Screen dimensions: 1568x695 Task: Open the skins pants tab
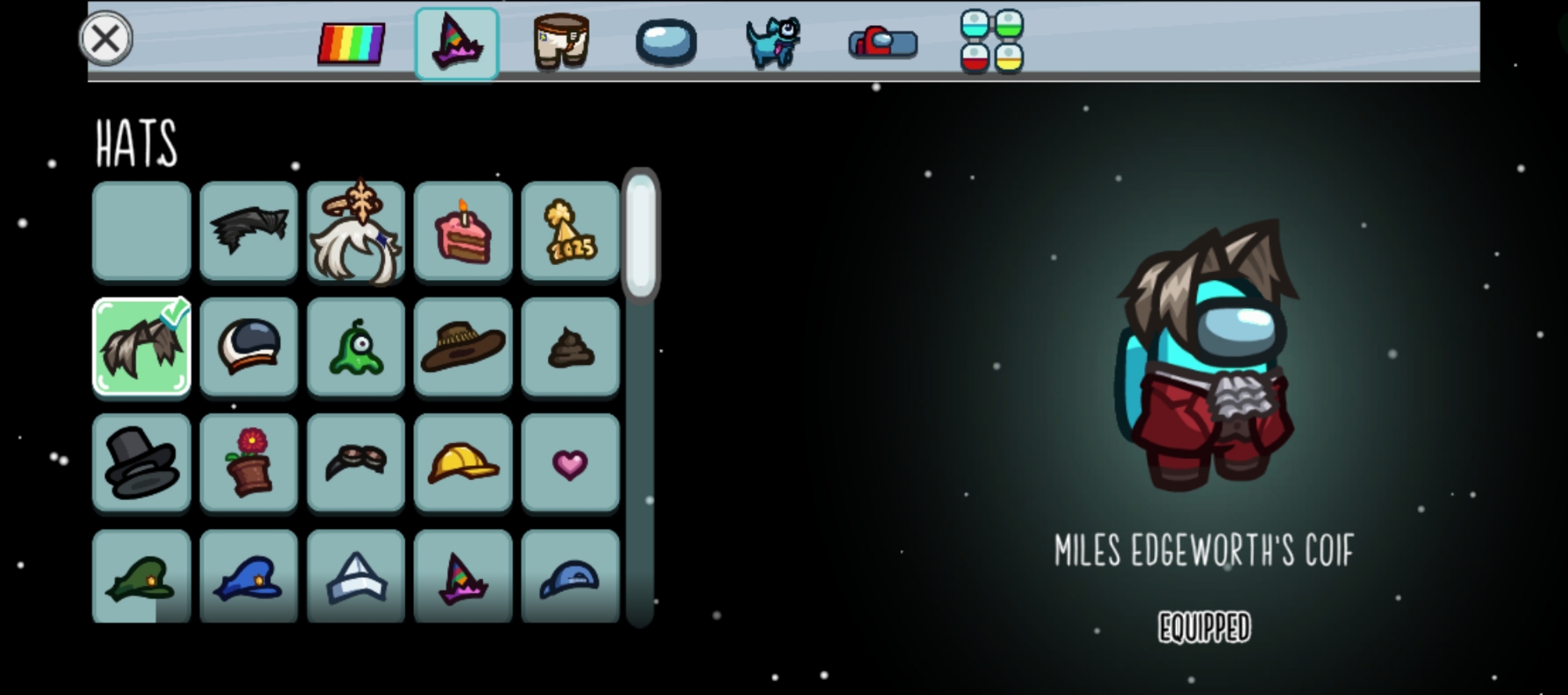pyautogui.click(x=561, y=42)
